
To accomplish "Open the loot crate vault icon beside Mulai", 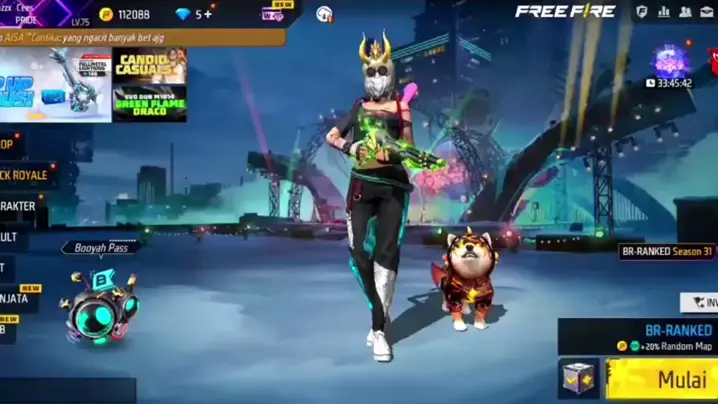I will point(580,379).
